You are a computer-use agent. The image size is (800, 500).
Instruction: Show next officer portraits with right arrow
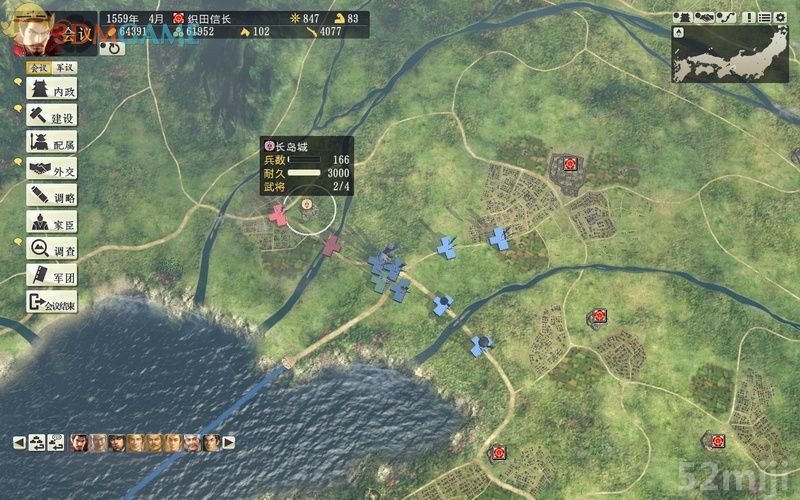(229, 441)
